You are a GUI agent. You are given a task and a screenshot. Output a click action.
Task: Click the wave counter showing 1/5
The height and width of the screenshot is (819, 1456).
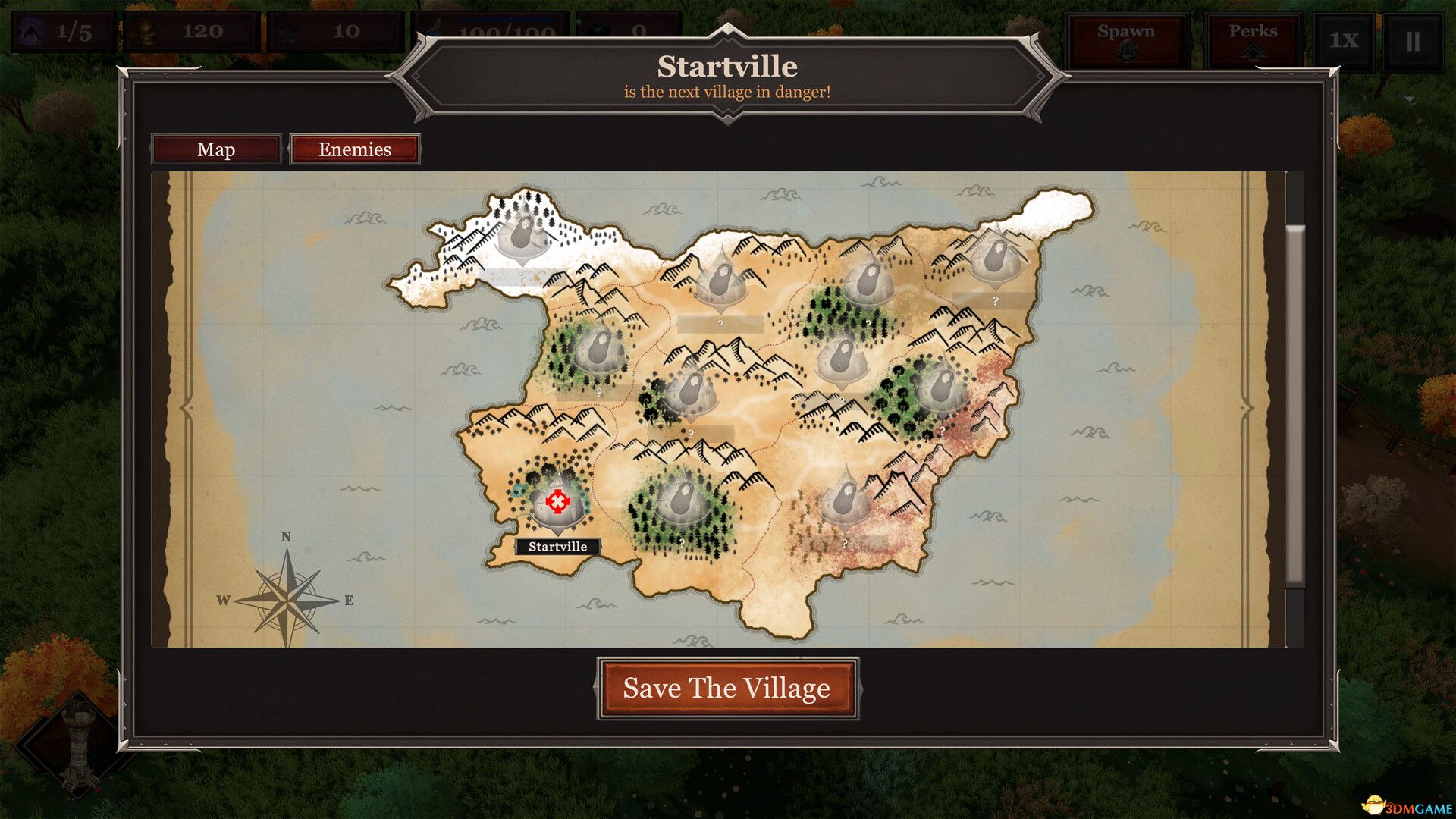pos(62,31)
